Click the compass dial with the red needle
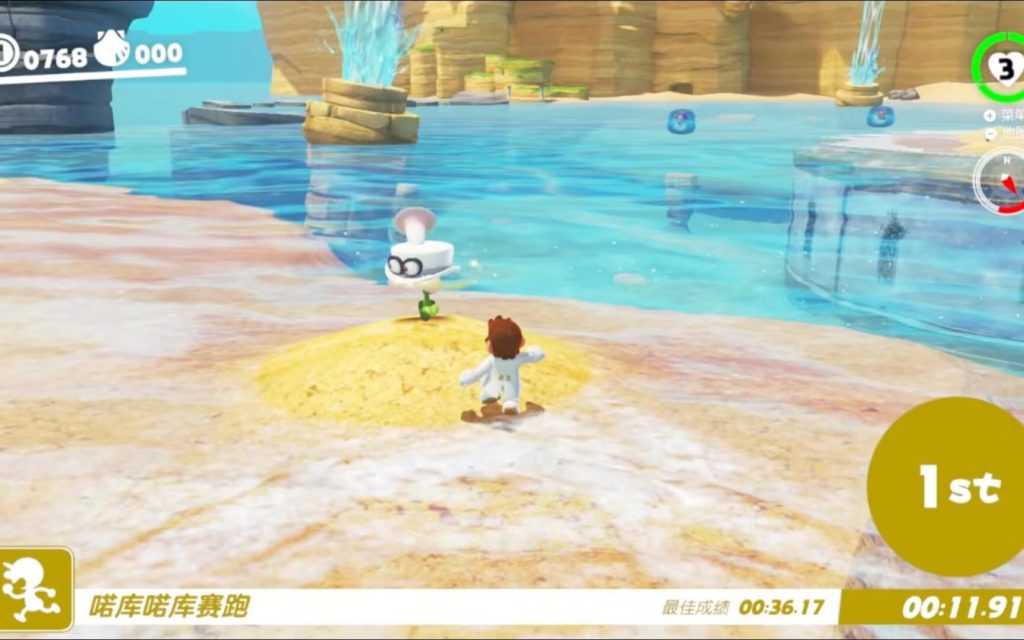The height and width of the screenshot is (640, 1024). (x=1003, y=180)
